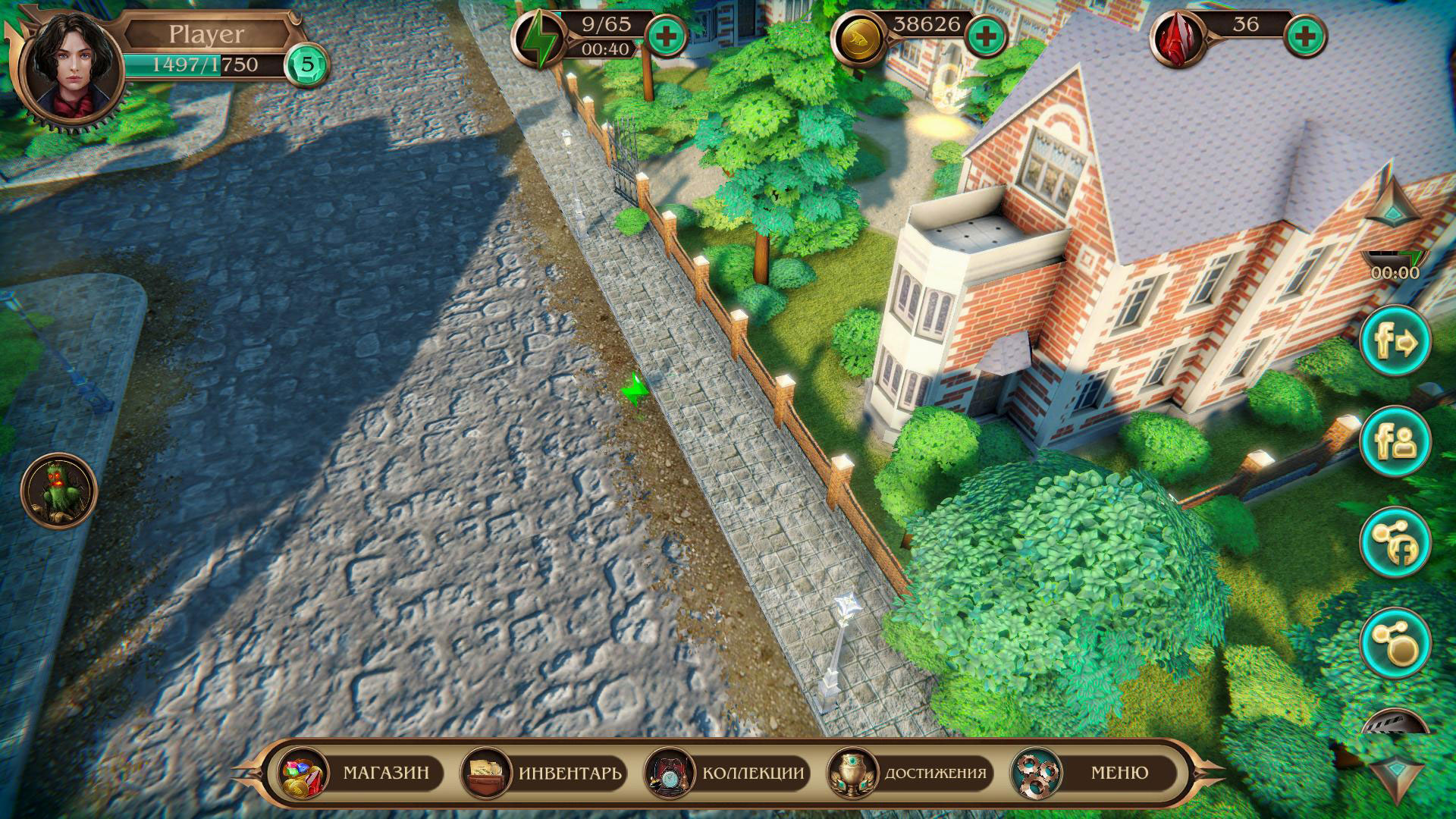View the Достижения achievements
This screenshot has width=1456, height=819.
click(x=910, y=773)
